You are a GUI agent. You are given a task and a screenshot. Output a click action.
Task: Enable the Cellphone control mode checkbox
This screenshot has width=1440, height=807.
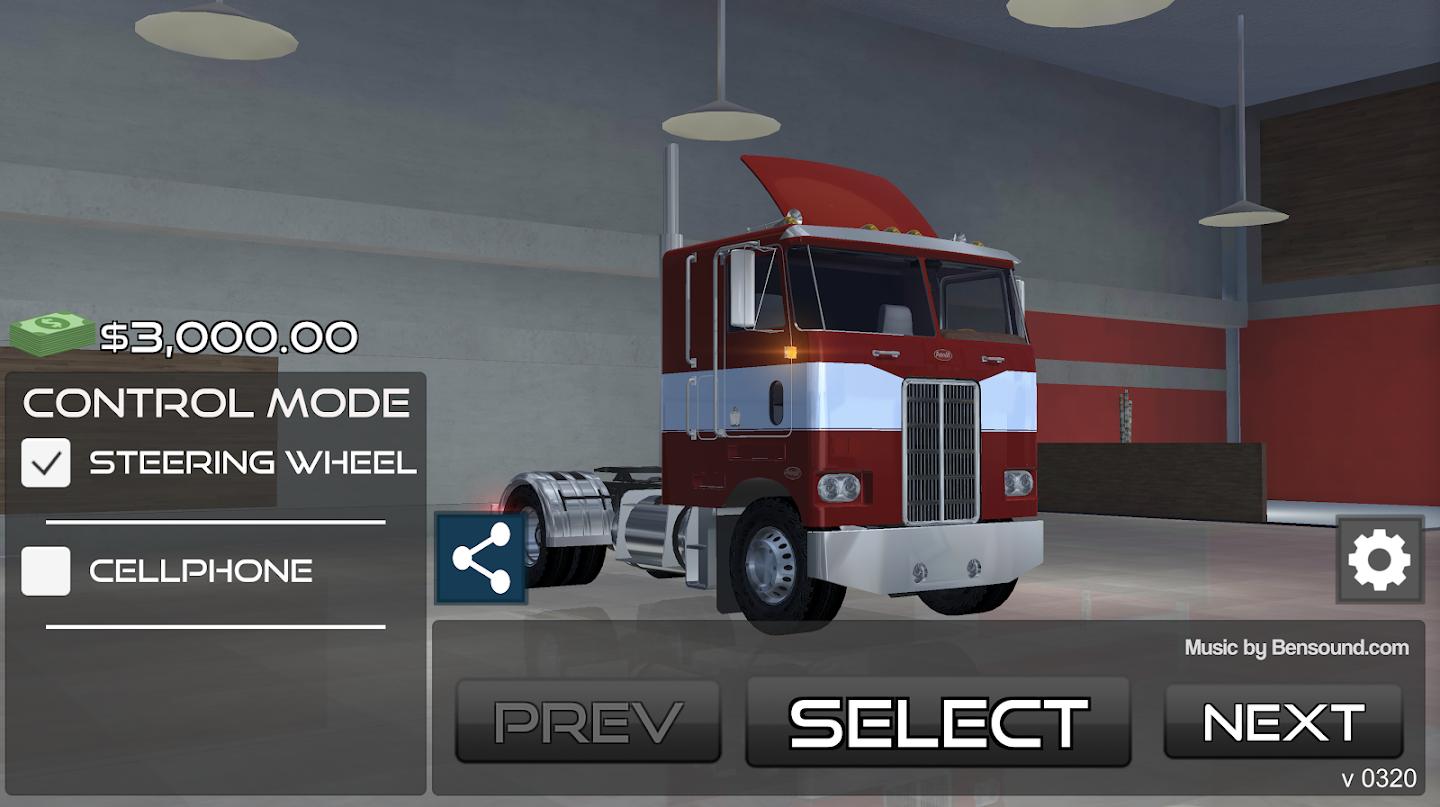pos(46,571)
